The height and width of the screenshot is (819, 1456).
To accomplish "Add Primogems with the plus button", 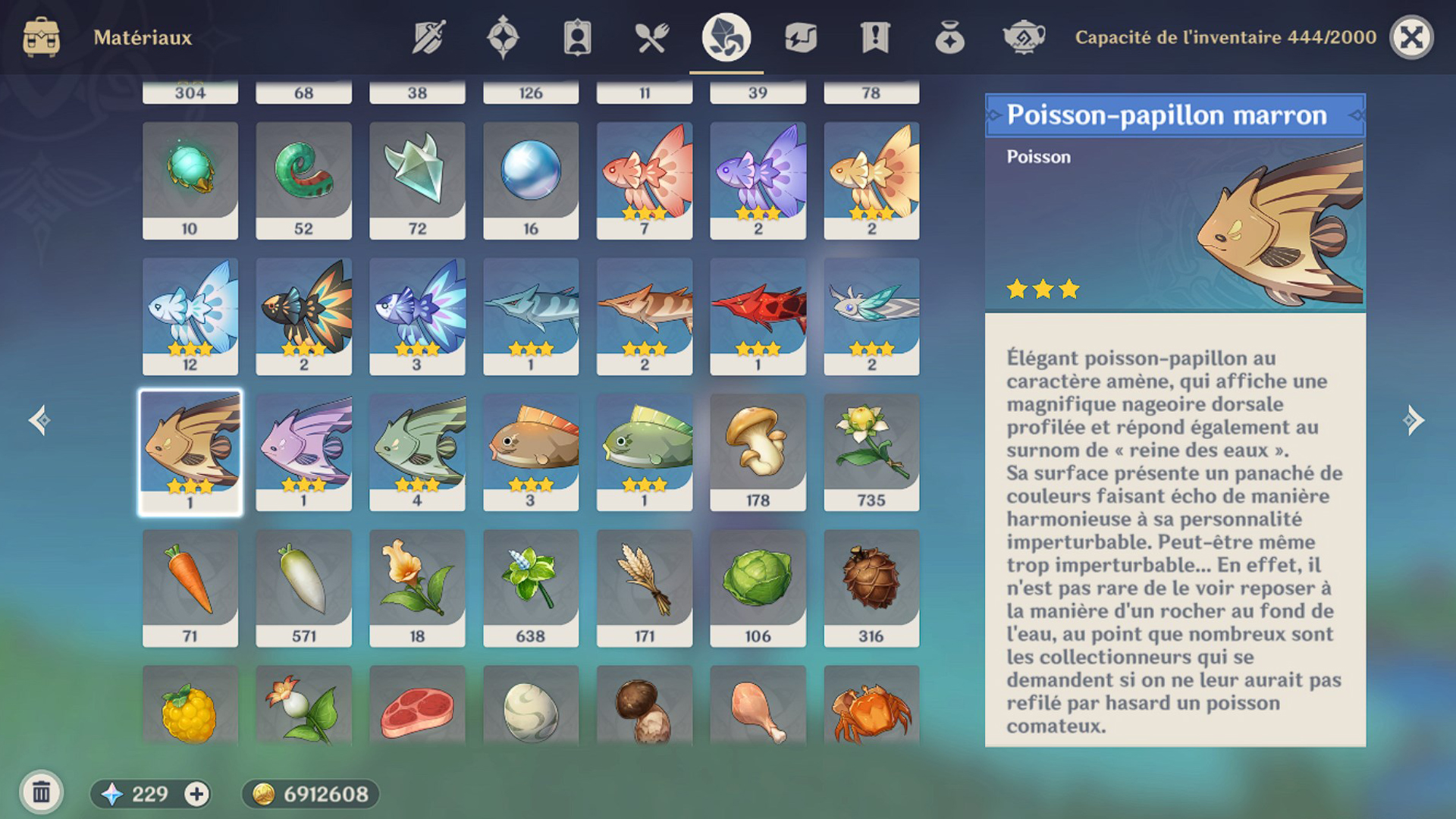I will tap(196, 794).
